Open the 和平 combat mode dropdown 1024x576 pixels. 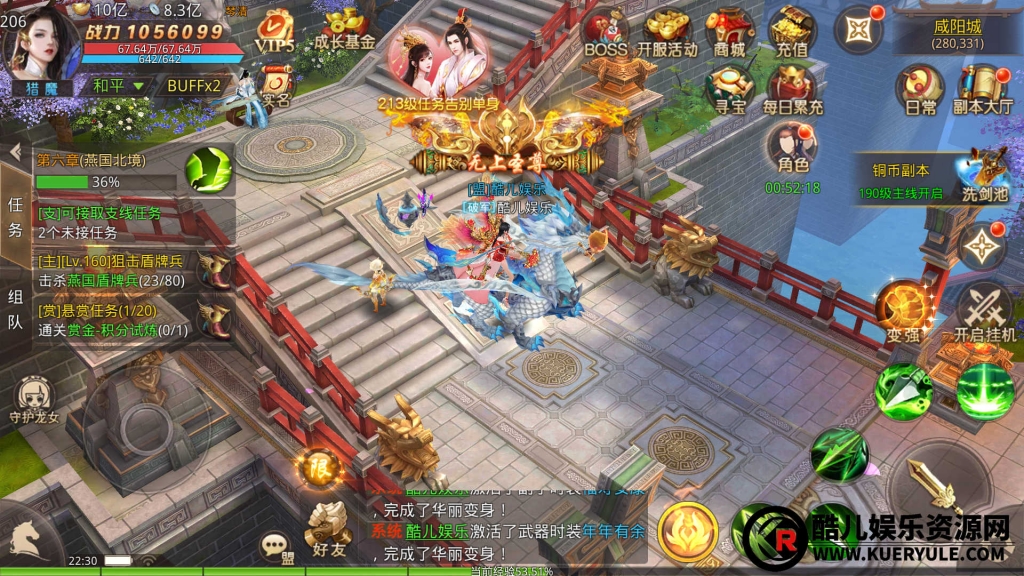click(x=119, y=86)
